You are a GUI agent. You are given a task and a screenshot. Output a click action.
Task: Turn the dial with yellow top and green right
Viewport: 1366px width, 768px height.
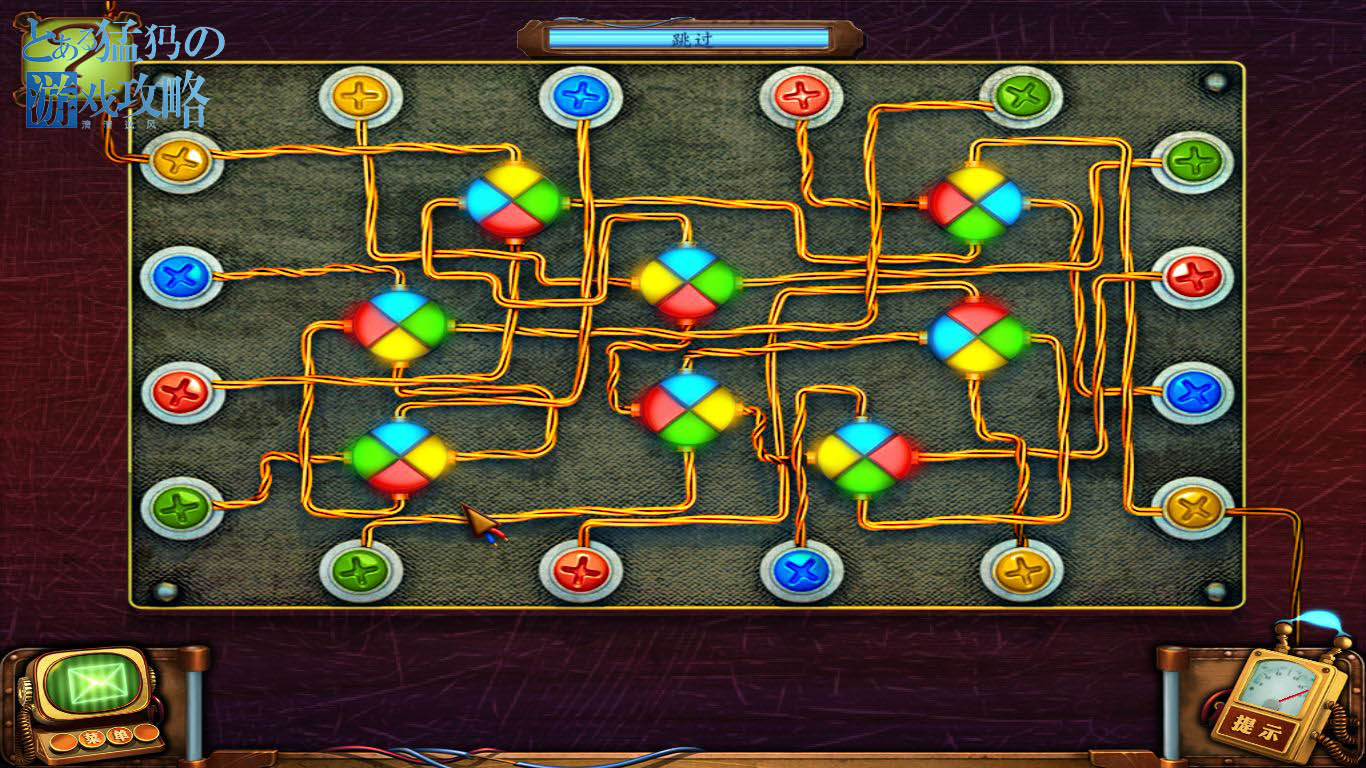(x=512, y=201)
